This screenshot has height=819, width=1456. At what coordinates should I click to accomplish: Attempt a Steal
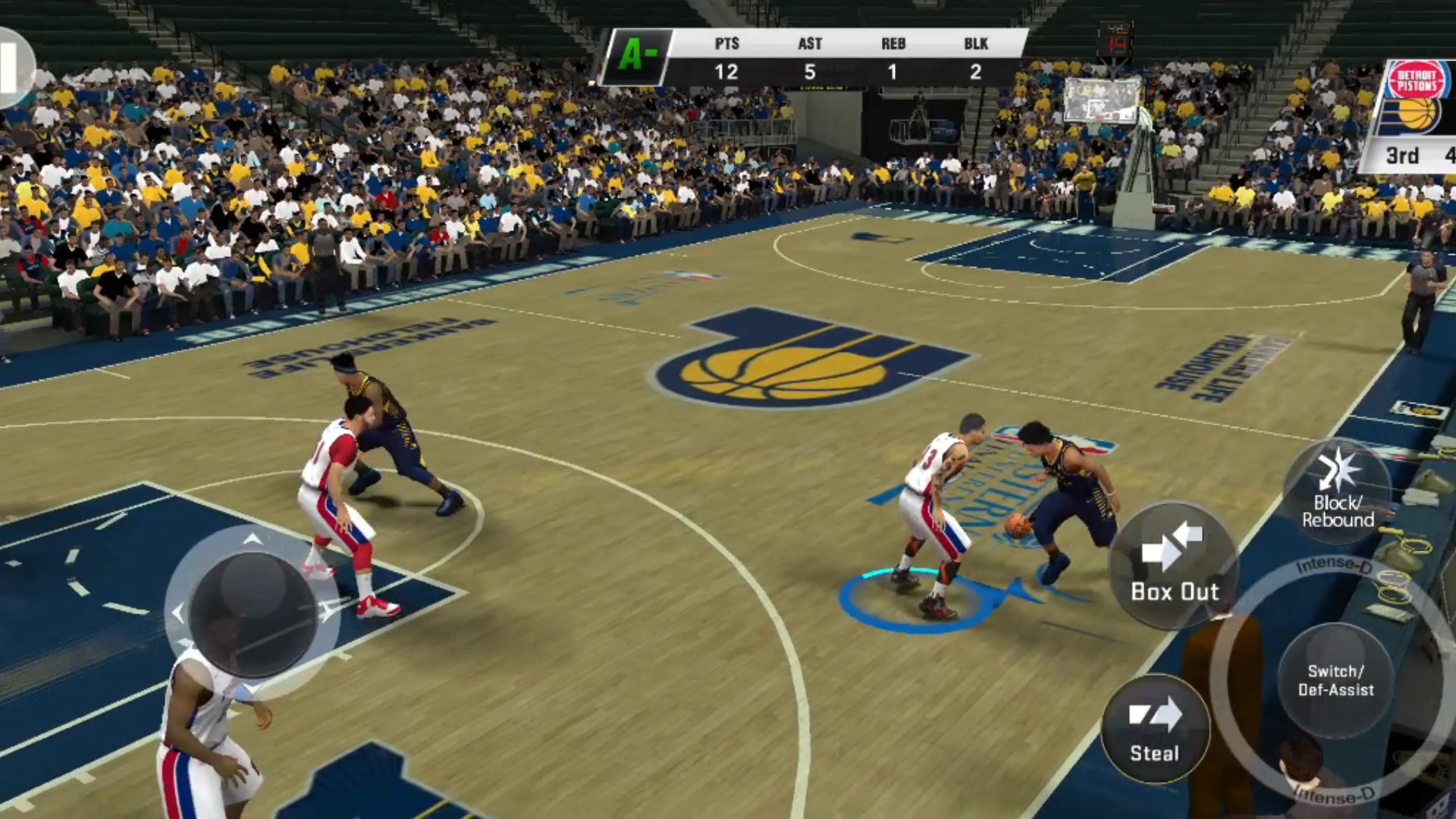1154,730
